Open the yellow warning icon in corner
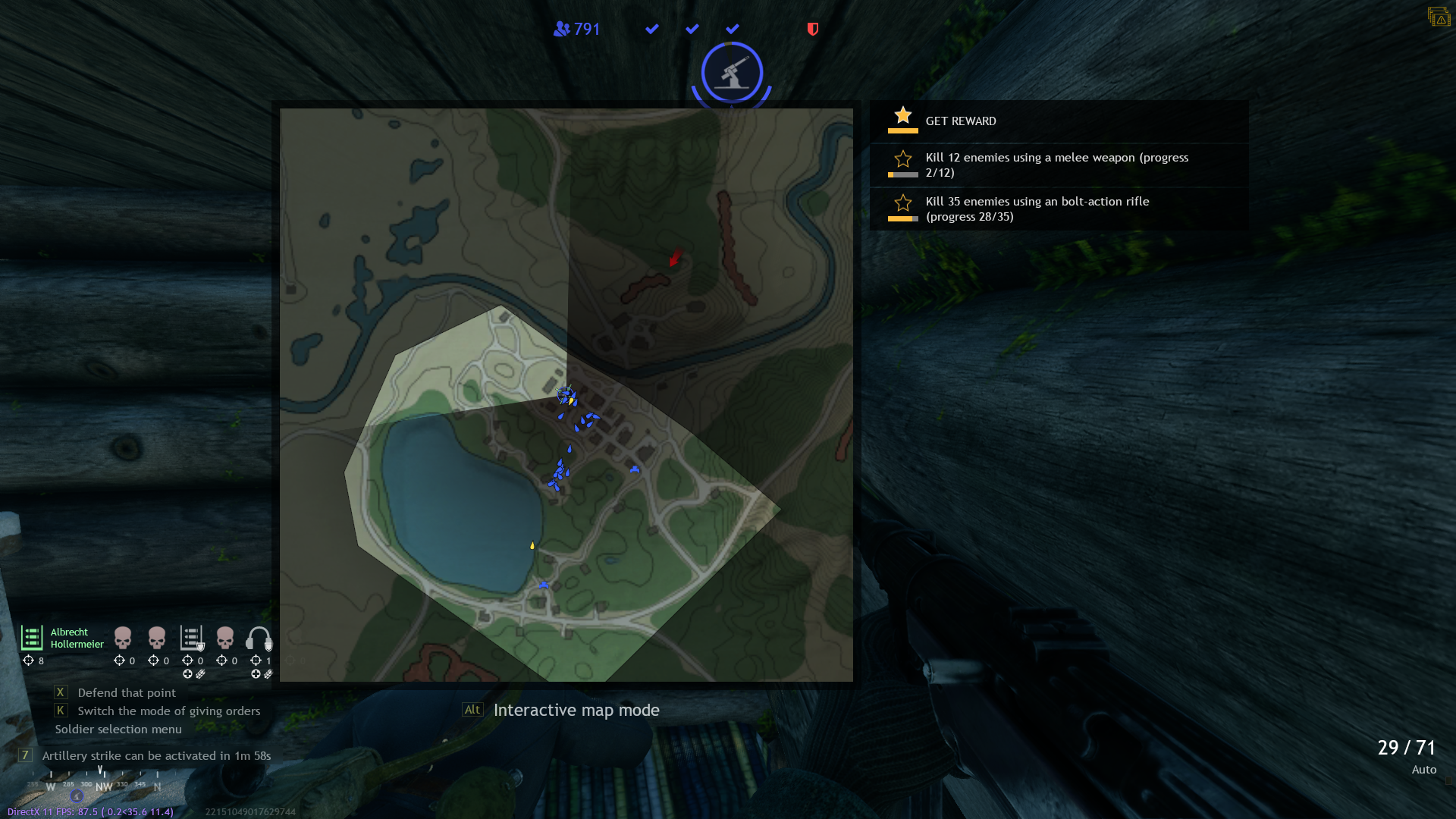1456x819 pixels. pos(1439,17)
